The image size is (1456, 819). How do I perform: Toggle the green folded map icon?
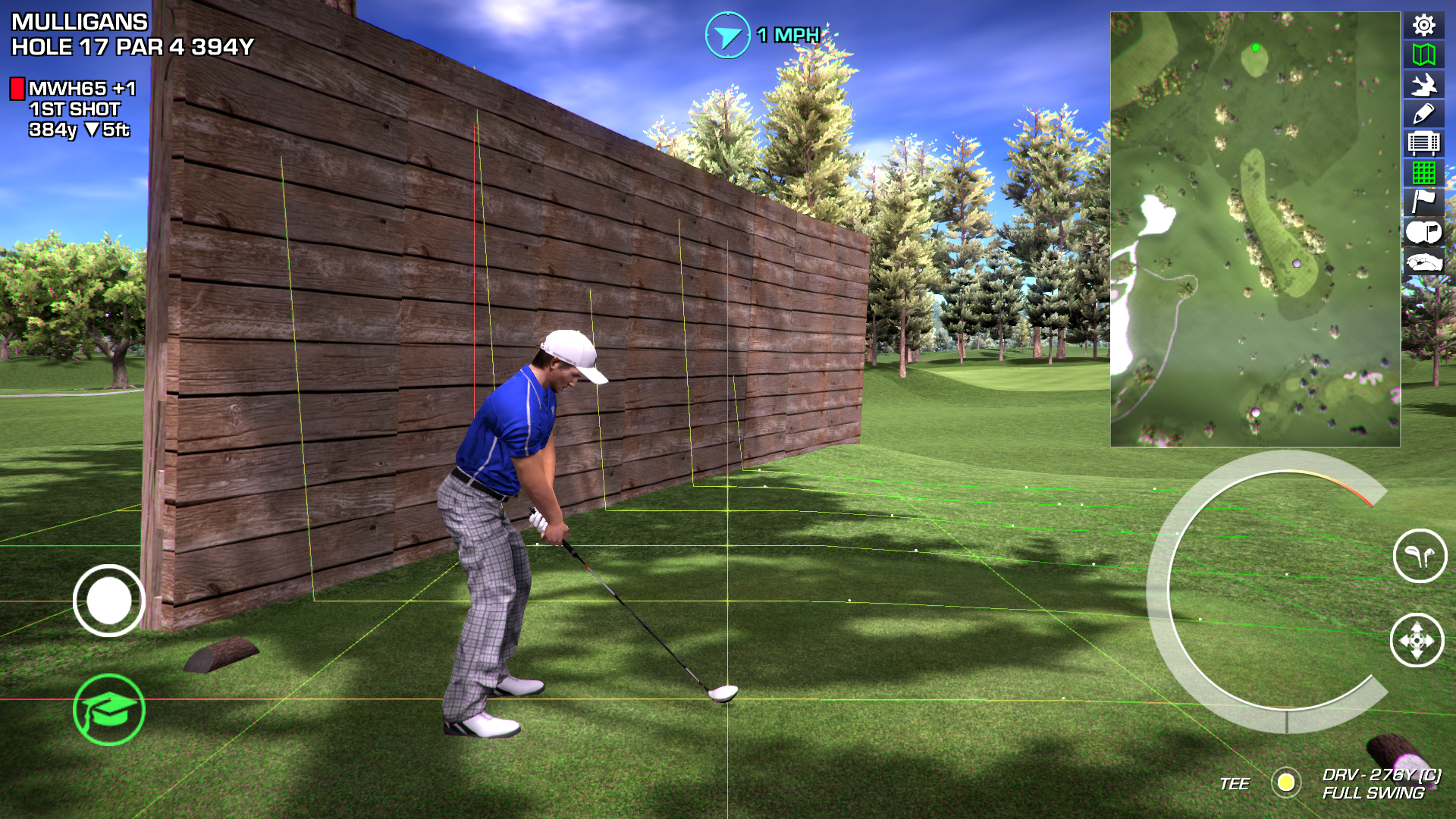pos(1423,55)
